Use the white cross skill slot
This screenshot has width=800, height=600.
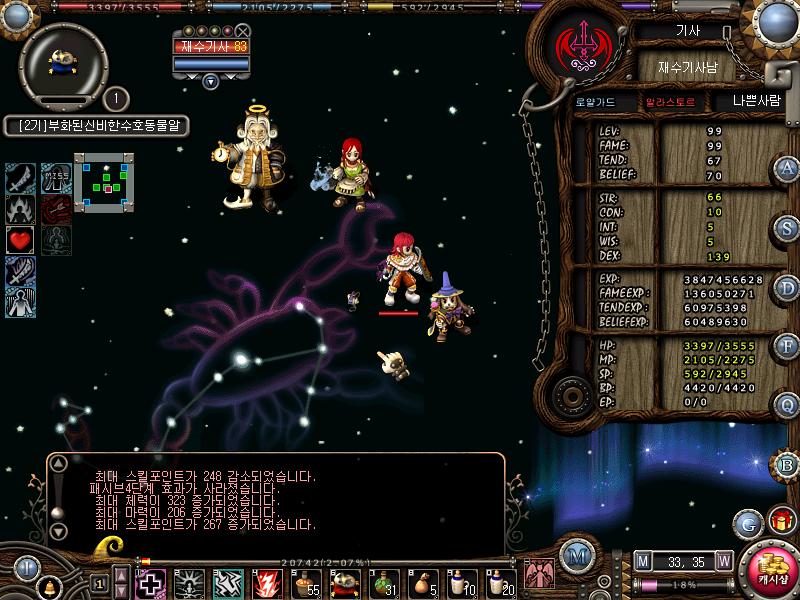tap(150, 581)
